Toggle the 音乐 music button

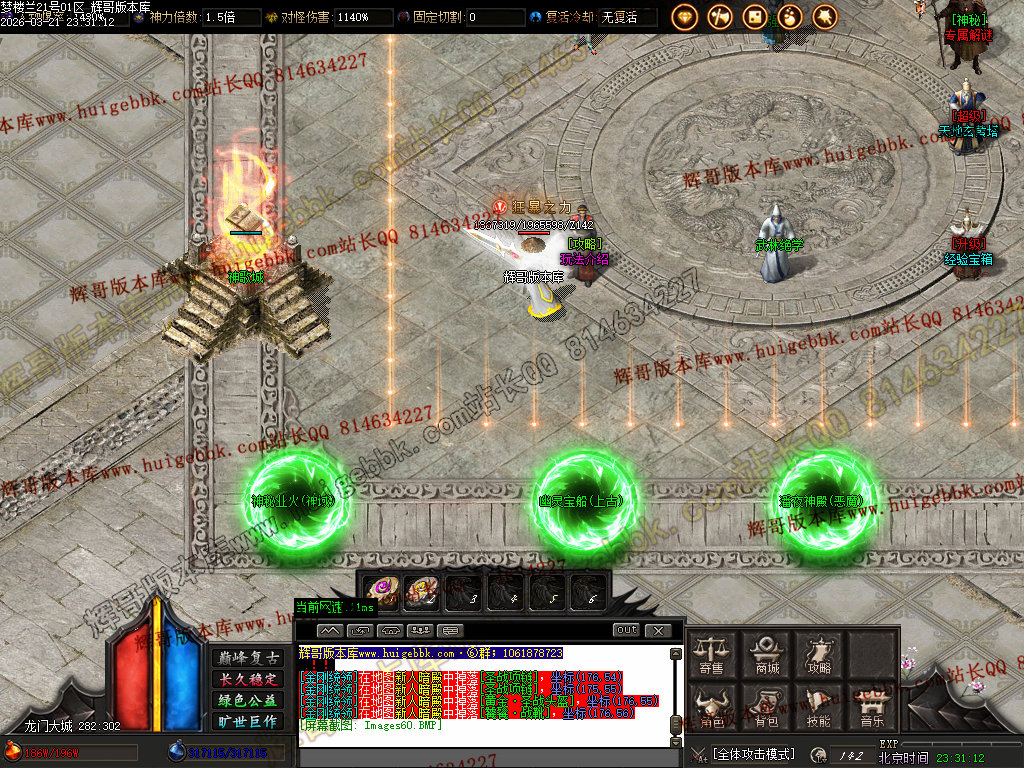(x=872, y=706)
